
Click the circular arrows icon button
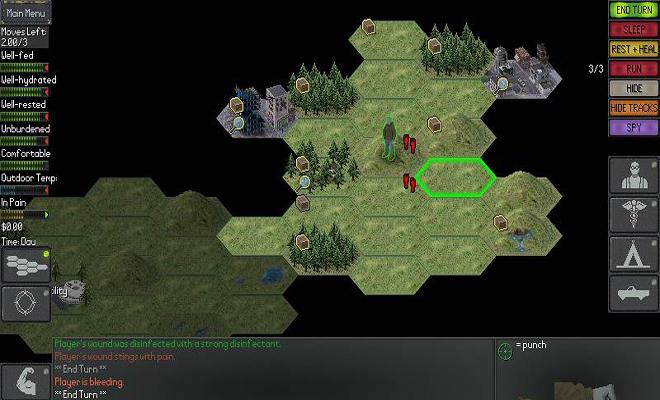pyautogui.click(x=24, y=303)
